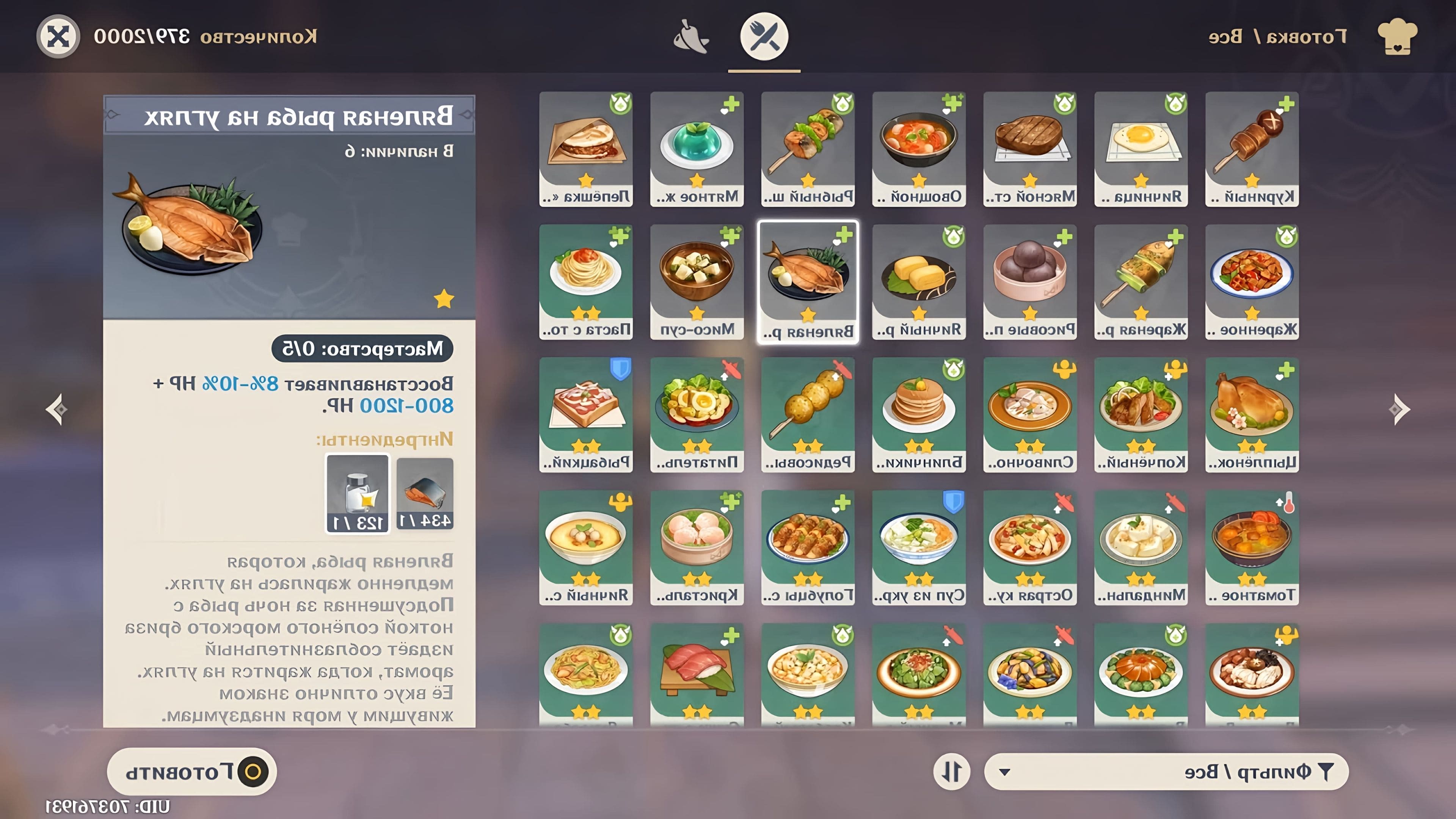The image size is (1456, 819).
Task: Choose the fried egg recipe
Action: click(x=1141, y=149)
